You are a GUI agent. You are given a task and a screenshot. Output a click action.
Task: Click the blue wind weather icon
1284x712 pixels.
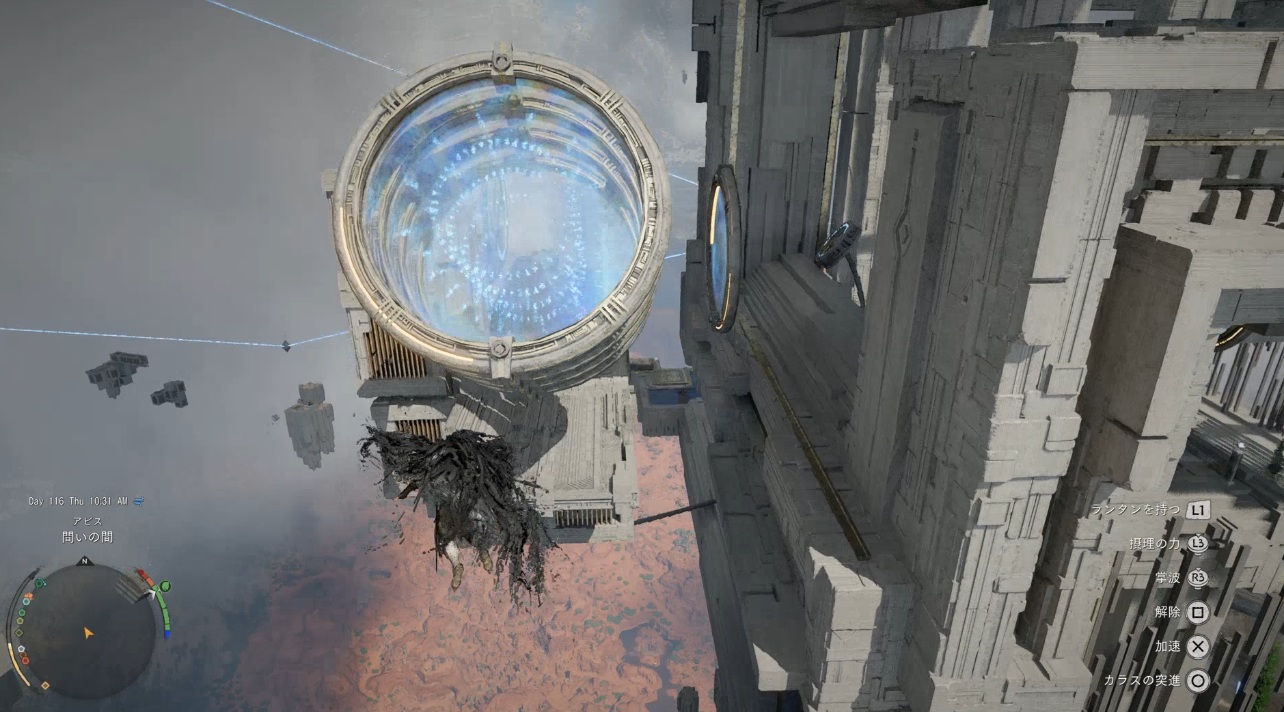coord(138,501)
